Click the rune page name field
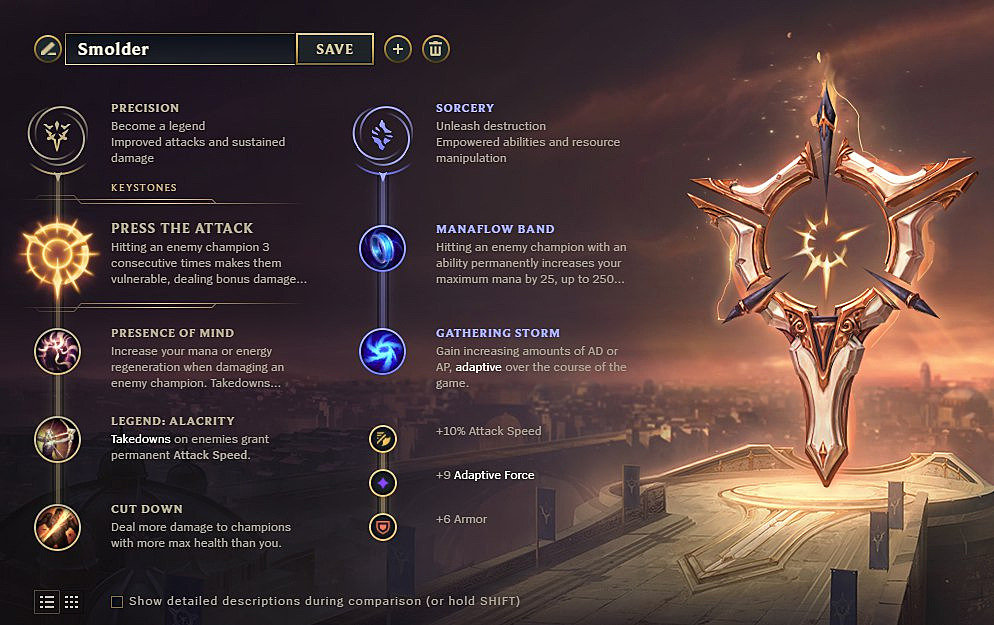994x625 pixels. tap(180, 49)
